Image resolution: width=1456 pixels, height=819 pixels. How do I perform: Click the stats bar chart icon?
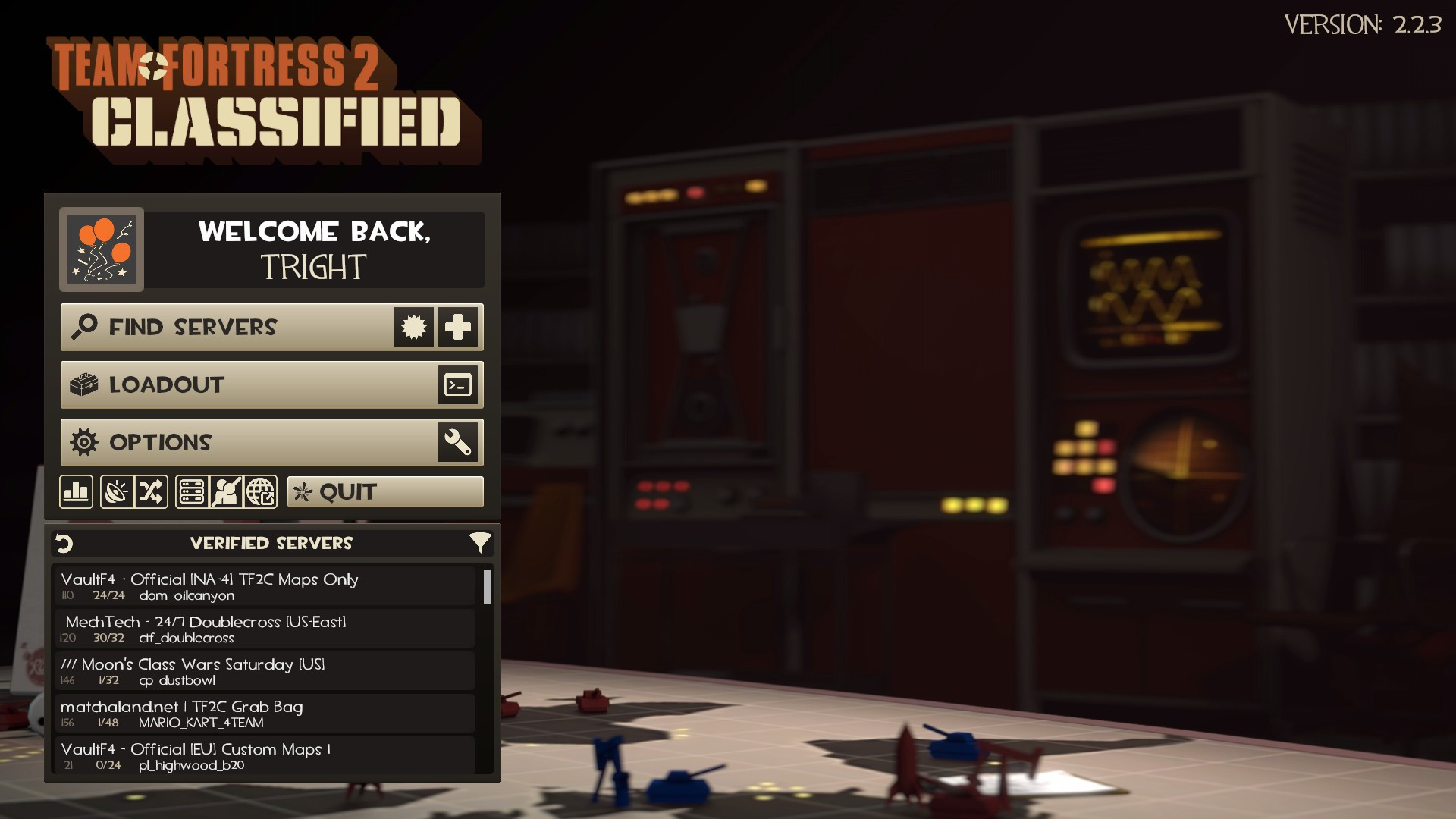pos(76,491)
